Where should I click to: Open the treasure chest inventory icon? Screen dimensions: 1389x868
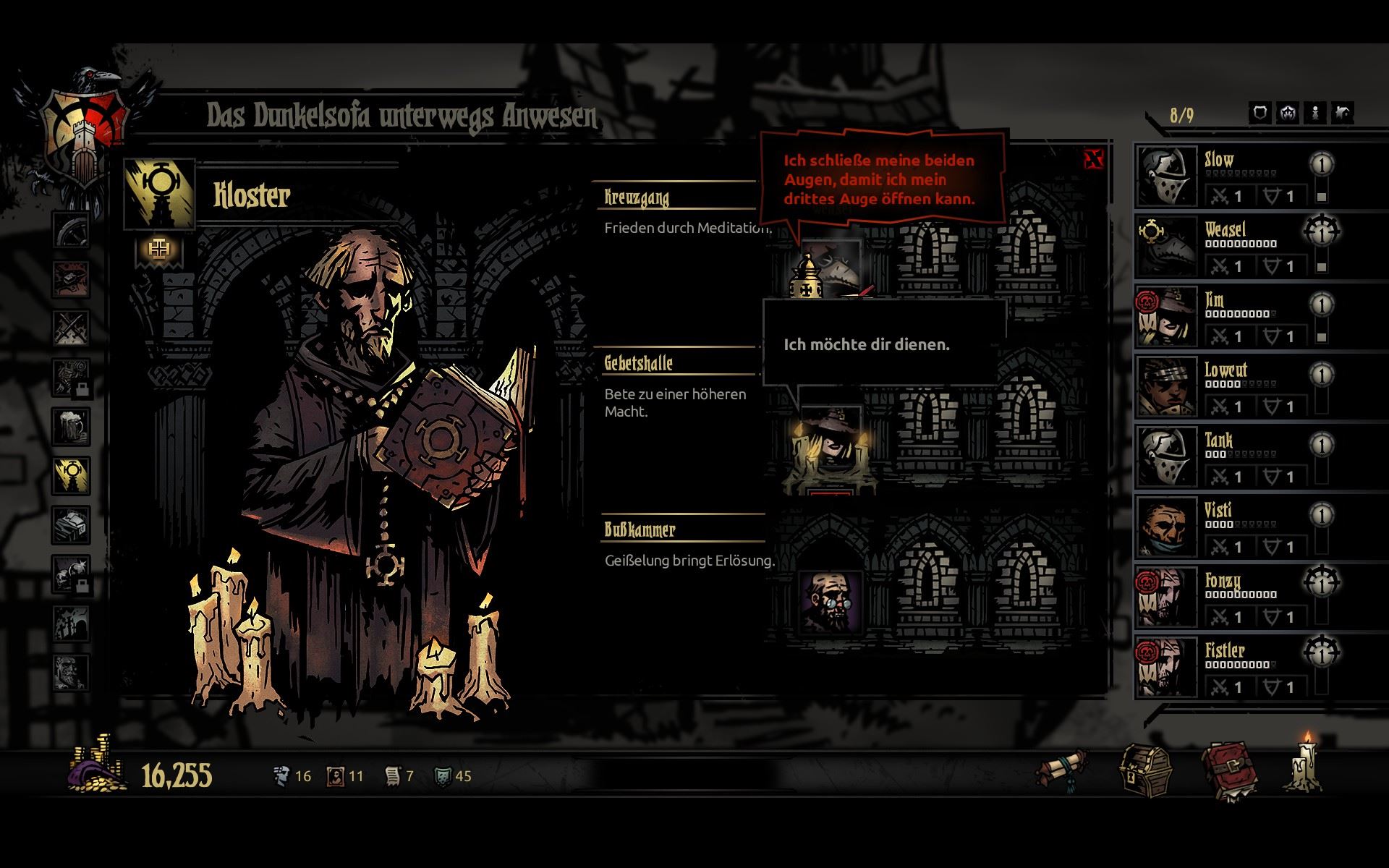[1145, 773]
